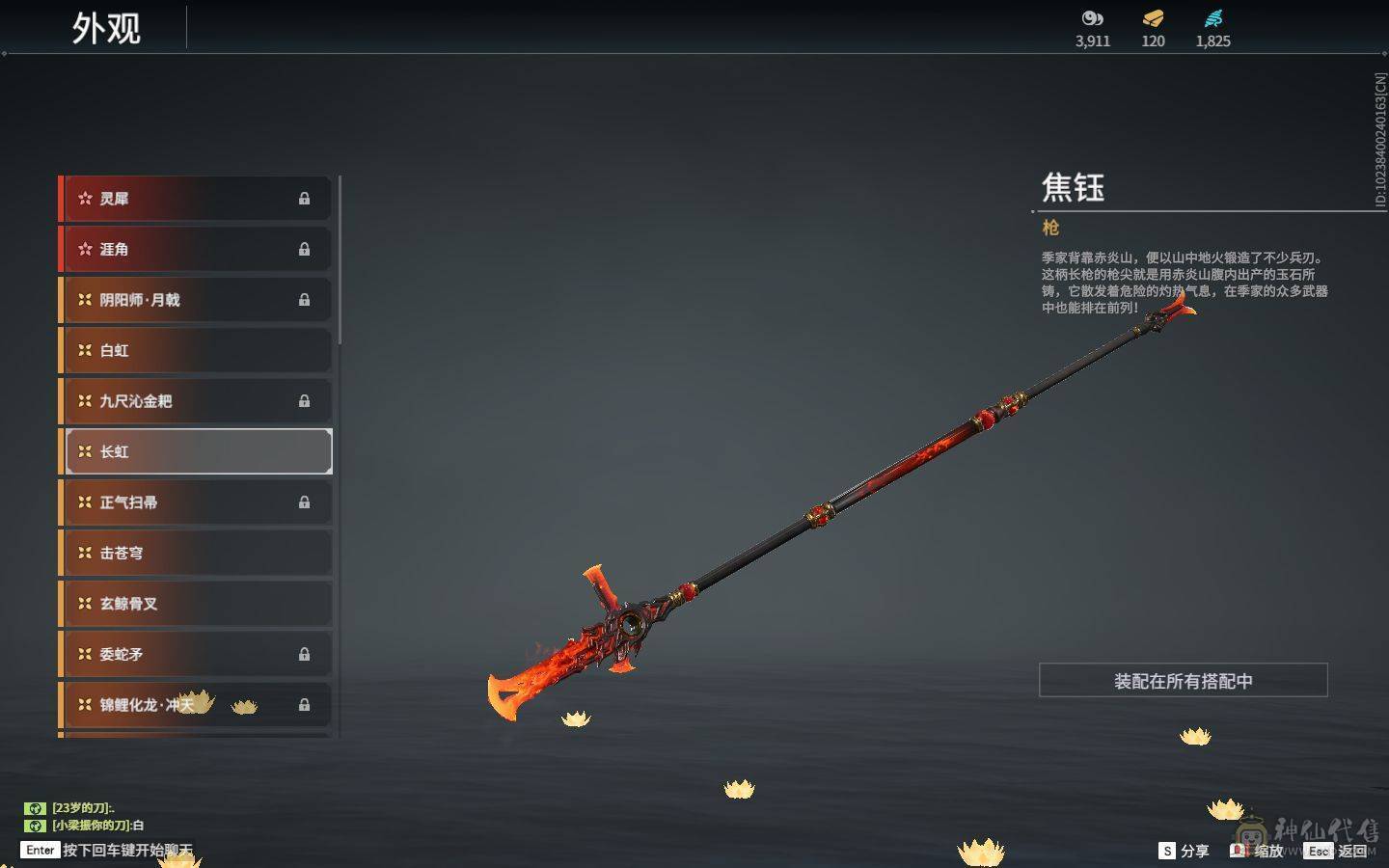Choose the 委蛇矛 weapon skin
The height and width of the screenshot is (868, 1389).
point(196,654)
